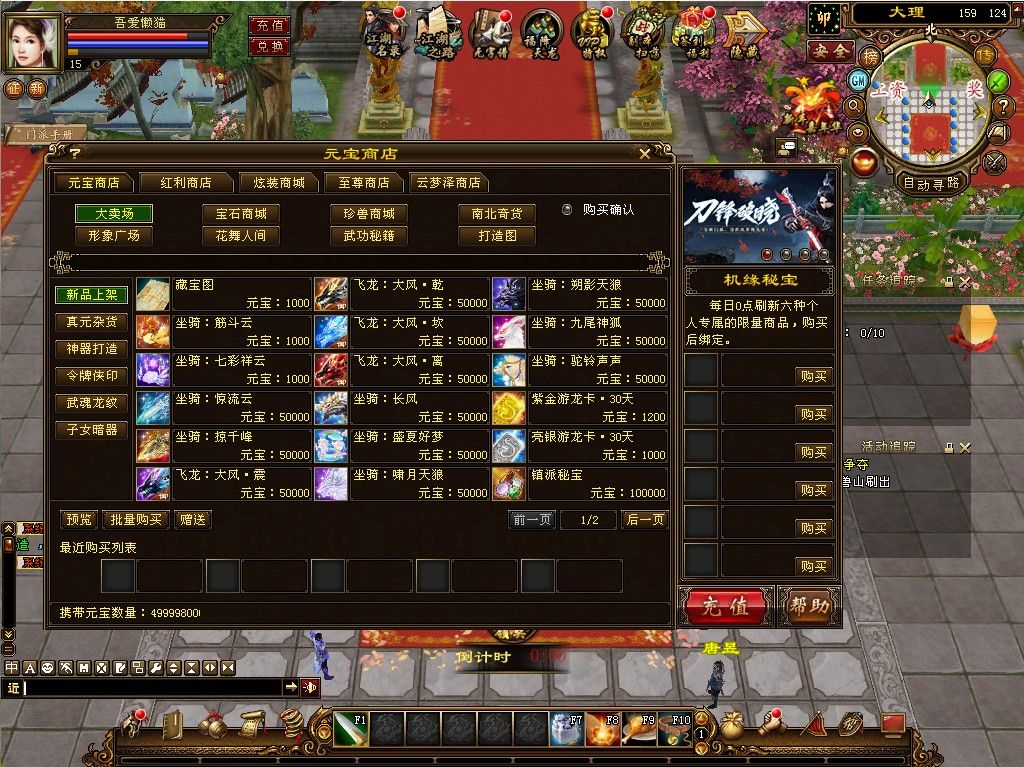Open the 炫装商城 tab

pyautogui.click(x=279, y=183)
